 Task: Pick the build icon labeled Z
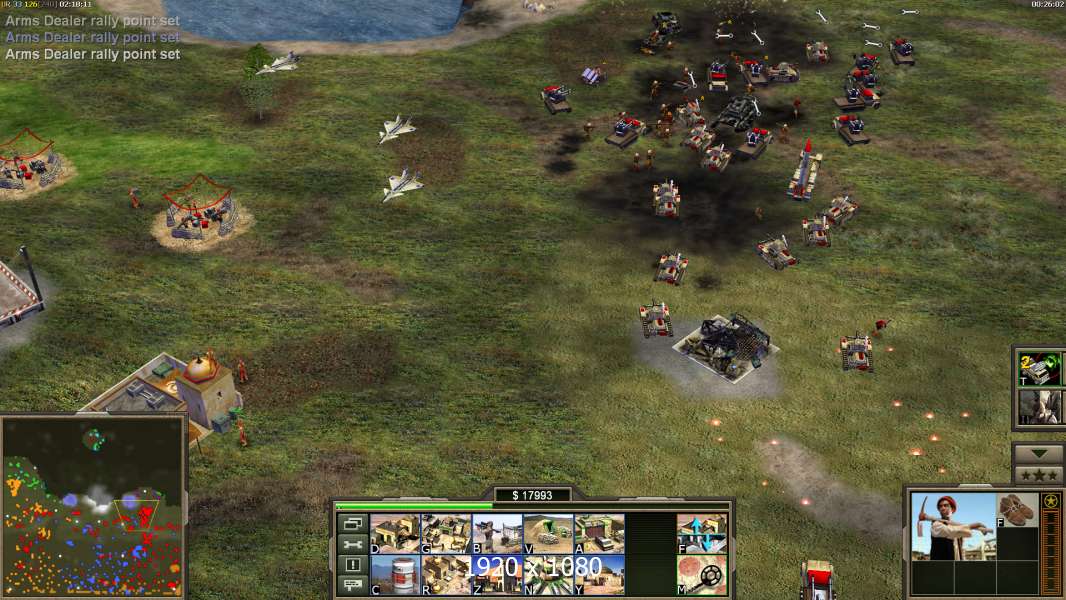click(x=497, y=574)
